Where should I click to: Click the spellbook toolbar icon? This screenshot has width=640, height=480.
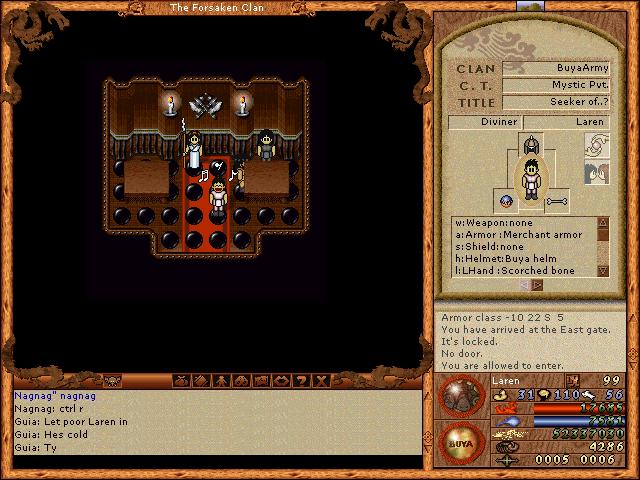coord(201,381)
